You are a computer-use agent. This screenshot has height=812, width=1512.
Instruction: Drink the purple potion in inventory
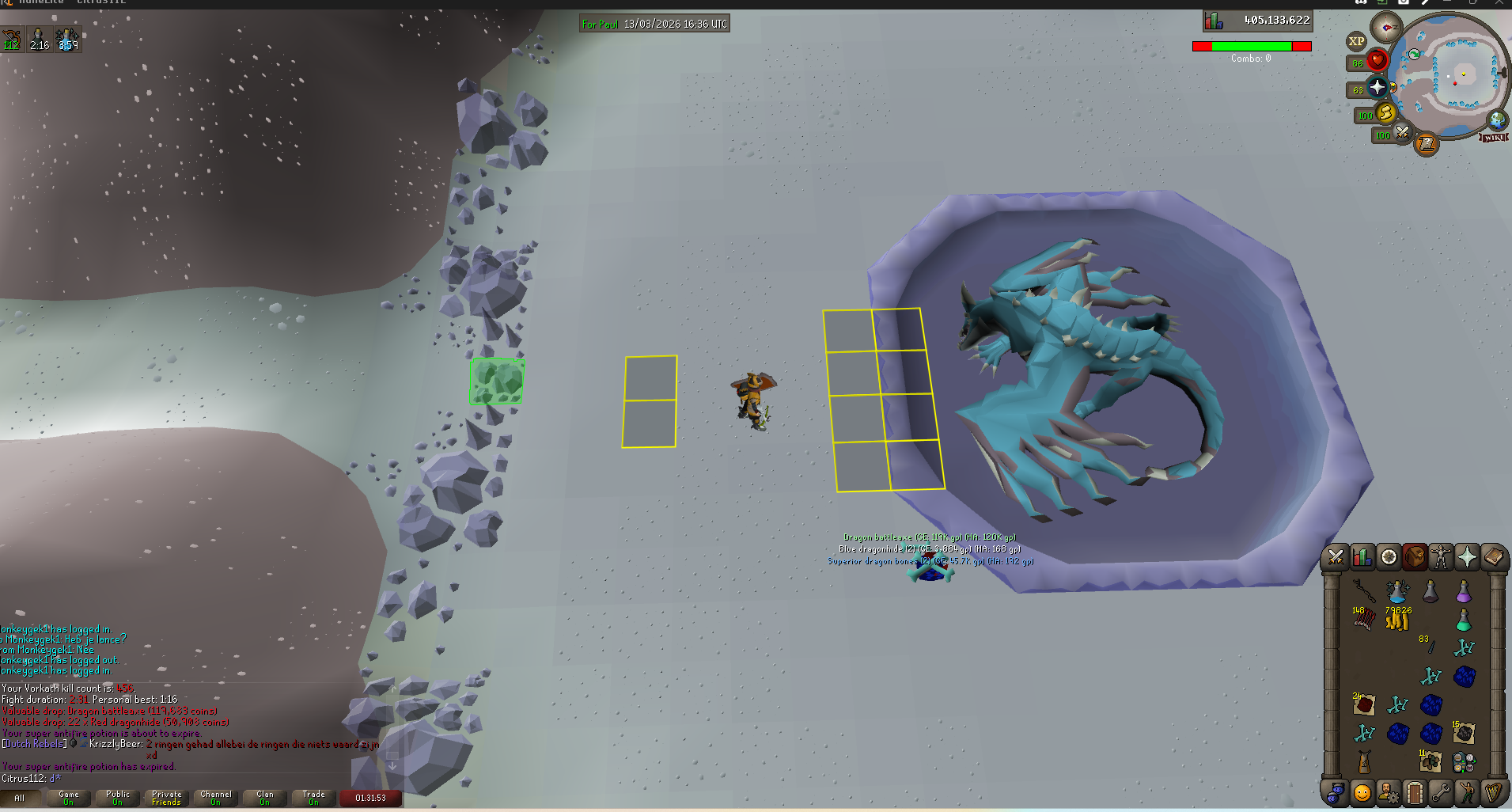click(1463, 591)
